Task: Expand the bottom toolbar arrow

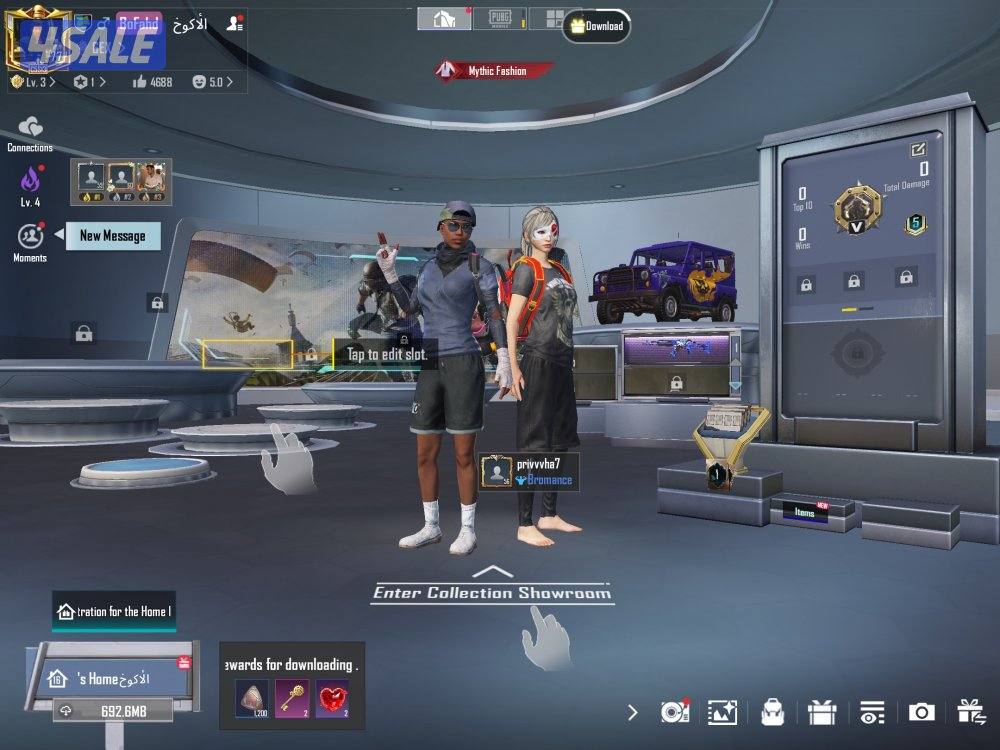Action: 632,712
